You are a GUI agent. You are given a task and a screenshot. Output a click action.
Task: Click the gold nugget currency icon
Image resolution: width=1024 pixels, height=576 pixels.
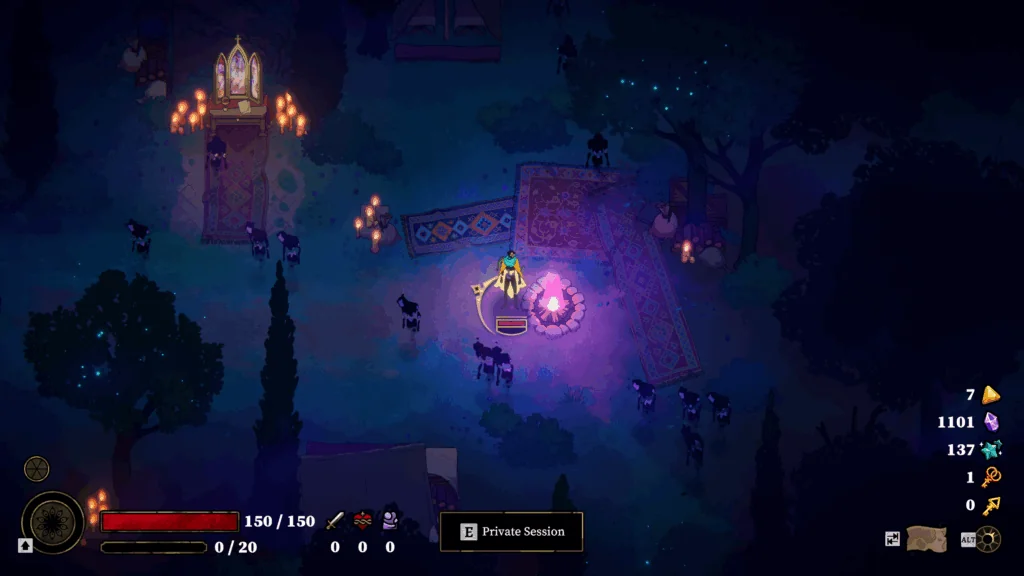(x=991, y=394)
